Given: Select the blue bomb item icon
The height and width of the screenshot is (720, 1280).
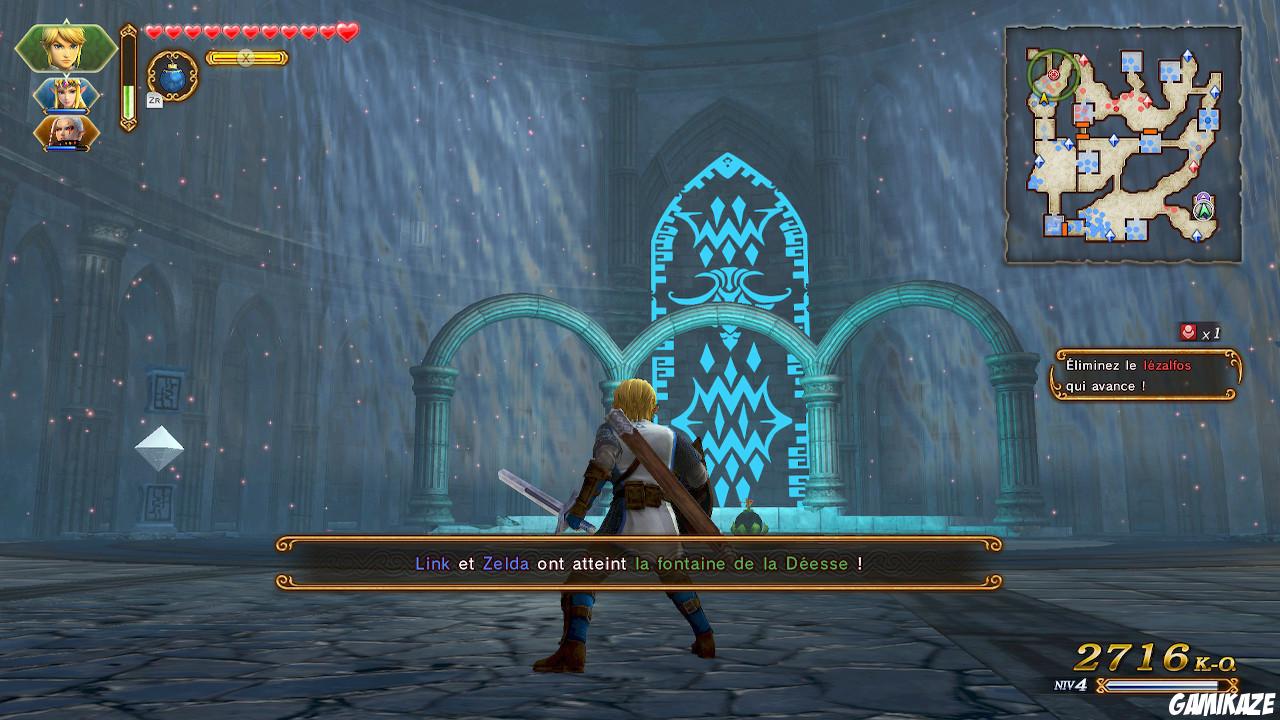Looking at the screenshot, I should click(x=170, y=78).
